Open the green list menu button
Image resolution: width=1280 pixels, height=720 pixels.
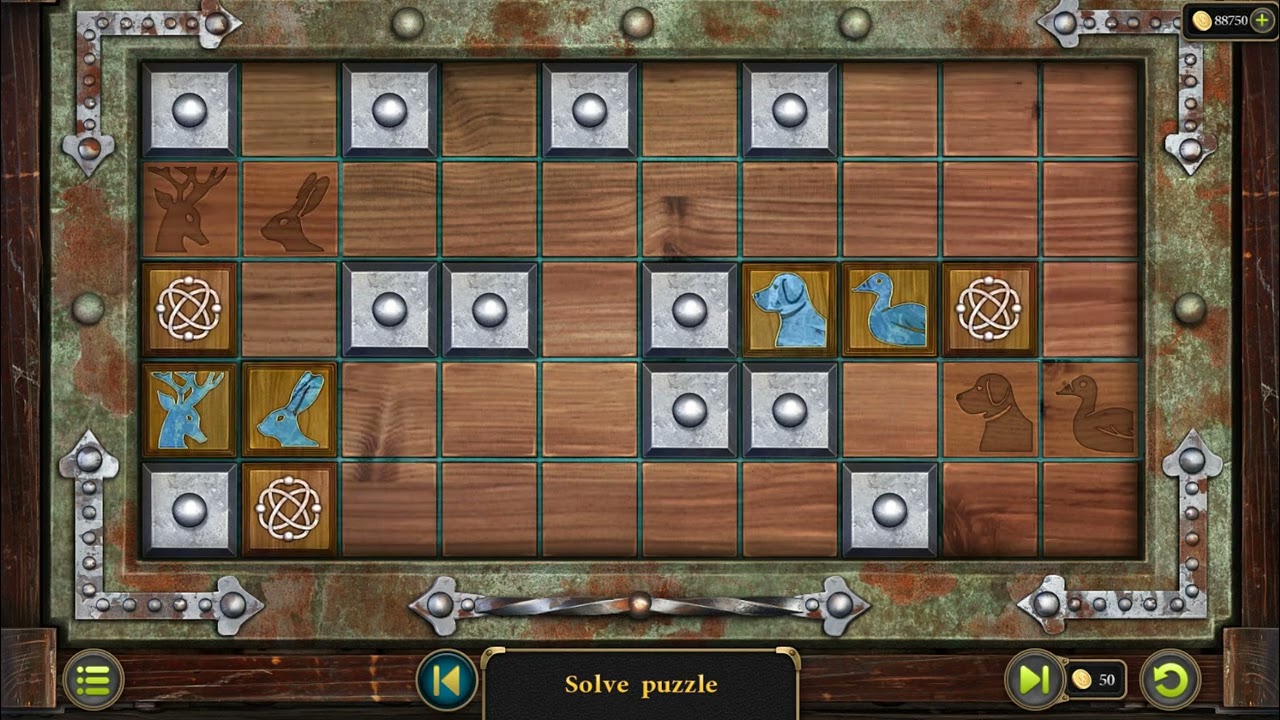tap(93, 681)
